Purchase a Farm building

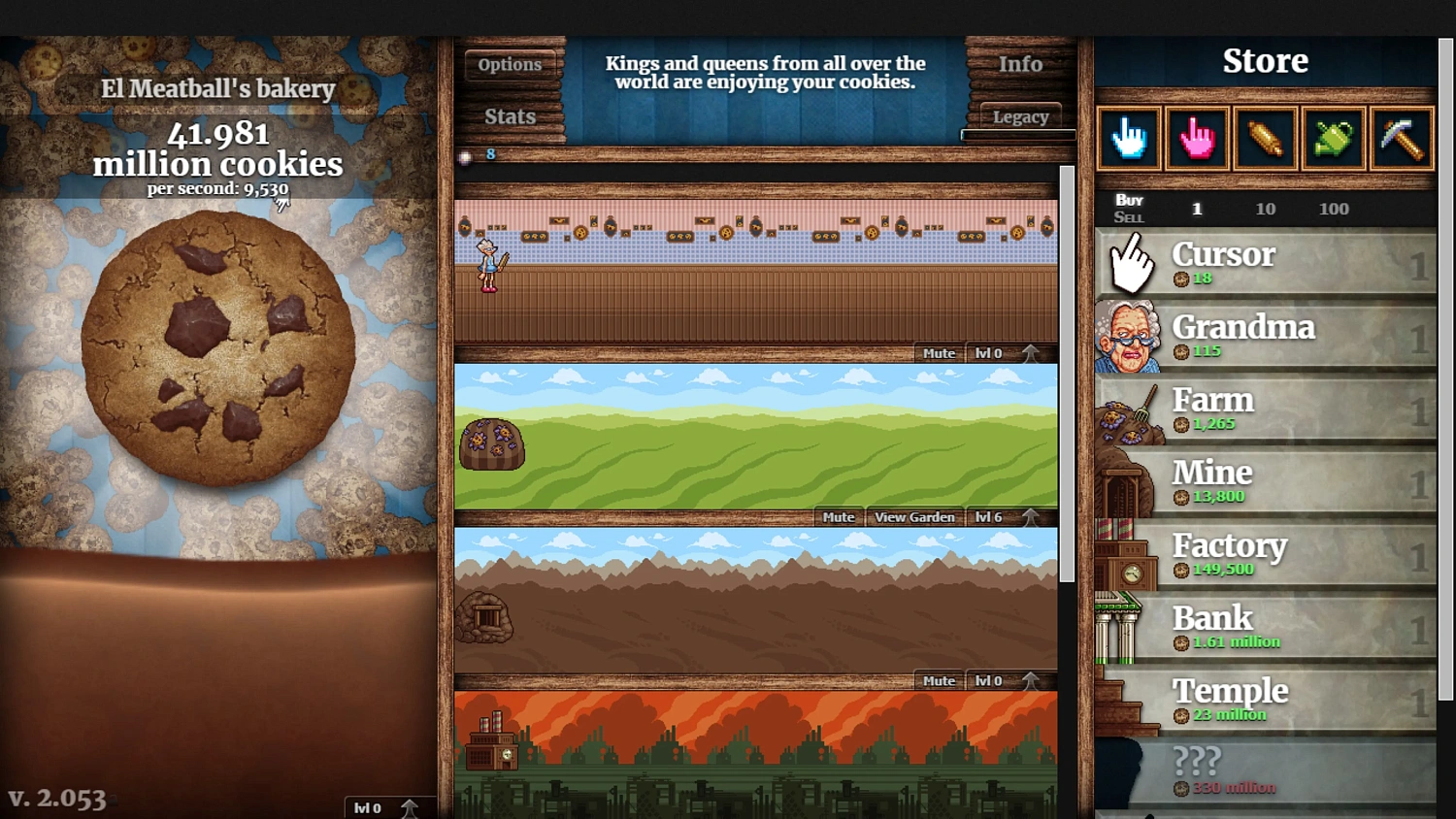pos(1262,408)
